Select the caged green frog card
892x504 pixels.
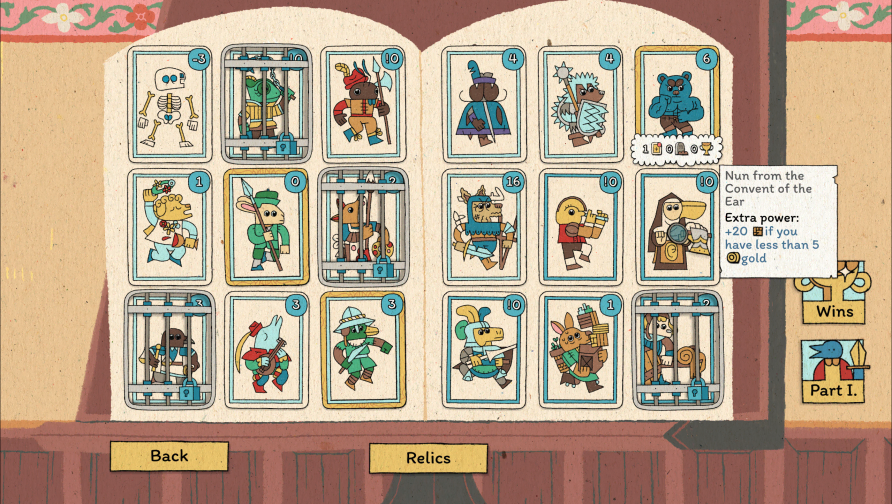(x=266, y=105)
